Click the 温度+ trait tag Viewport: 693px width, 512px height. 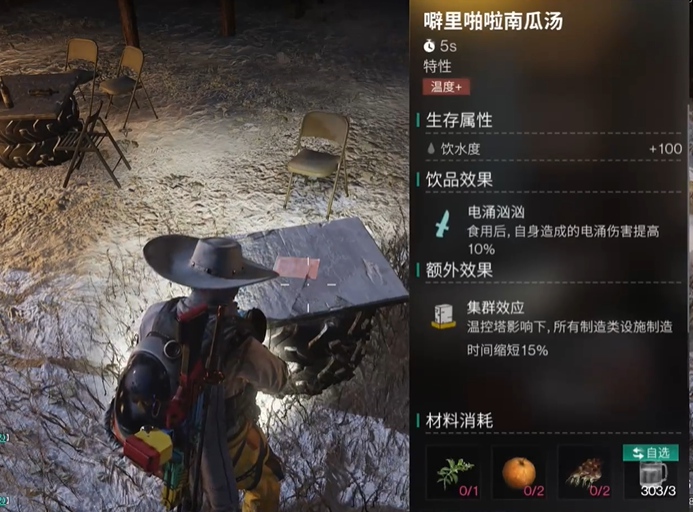(446, 87)
